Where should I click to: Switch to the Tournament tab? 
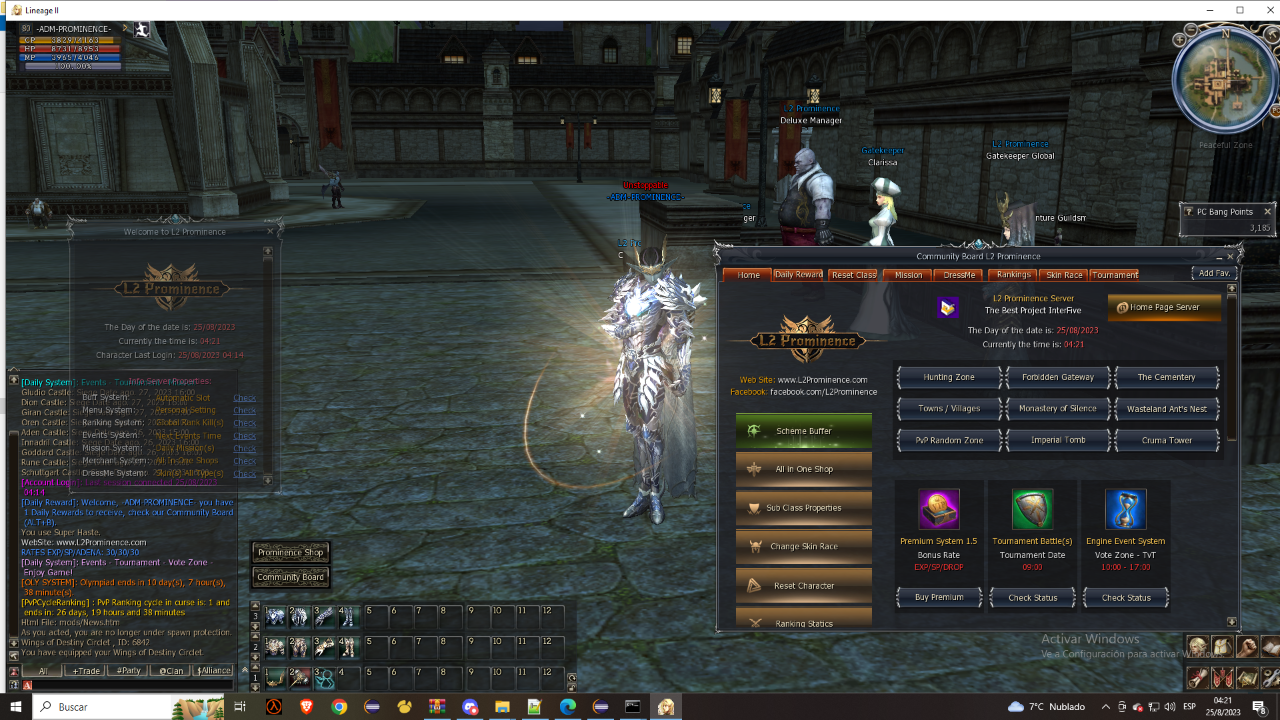(x=1115, y=275)
